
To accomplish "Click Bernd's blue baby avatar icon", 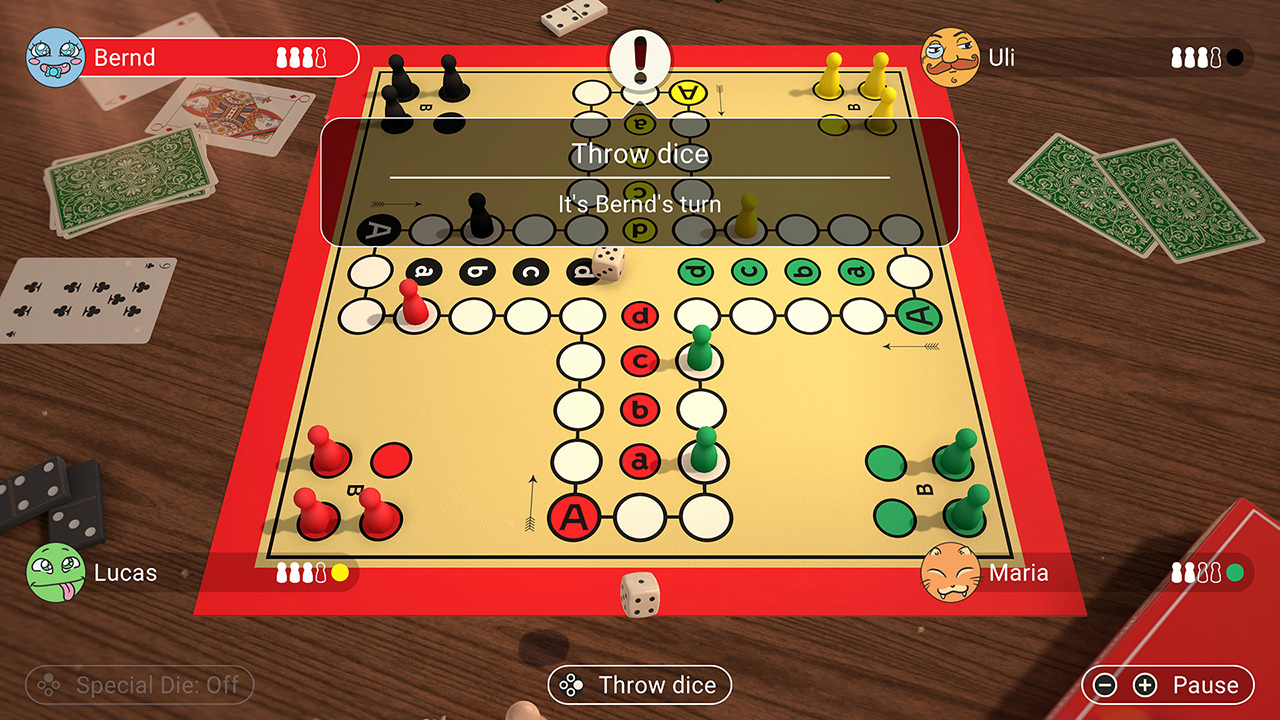I will point(54,57).
